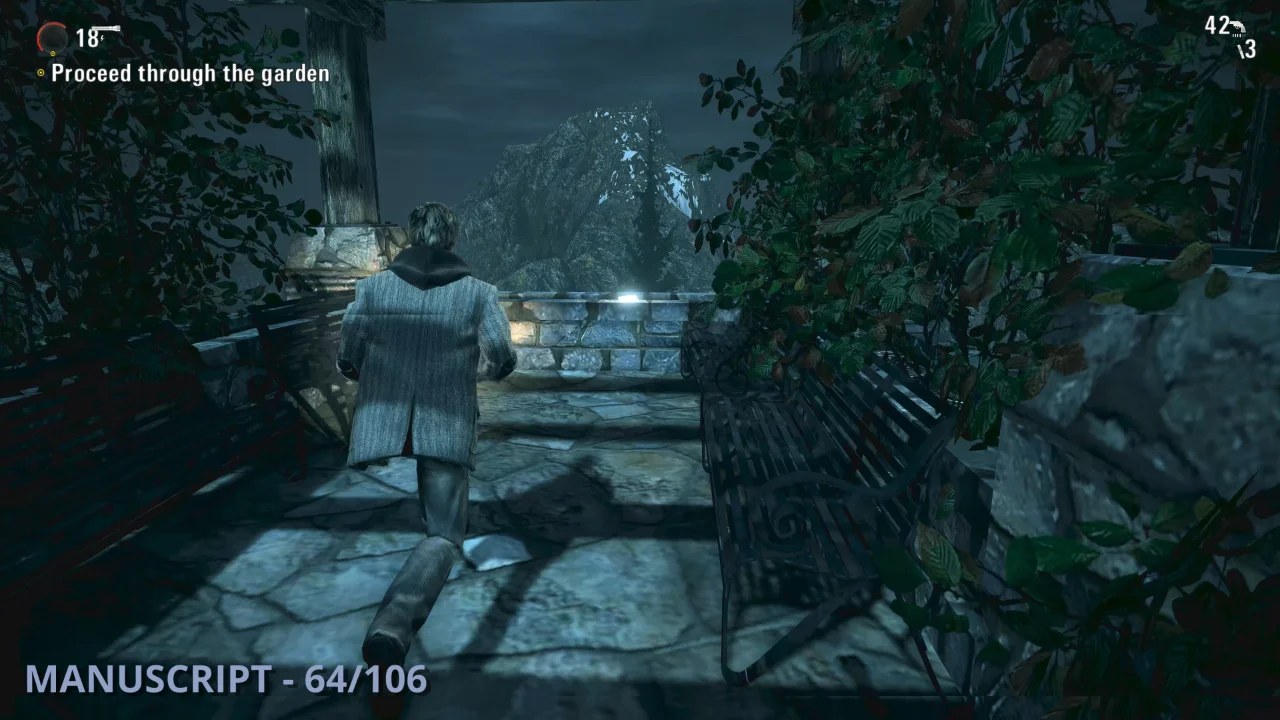
Task: Click the small dot below the health circle
Action: tap(53, 53)
